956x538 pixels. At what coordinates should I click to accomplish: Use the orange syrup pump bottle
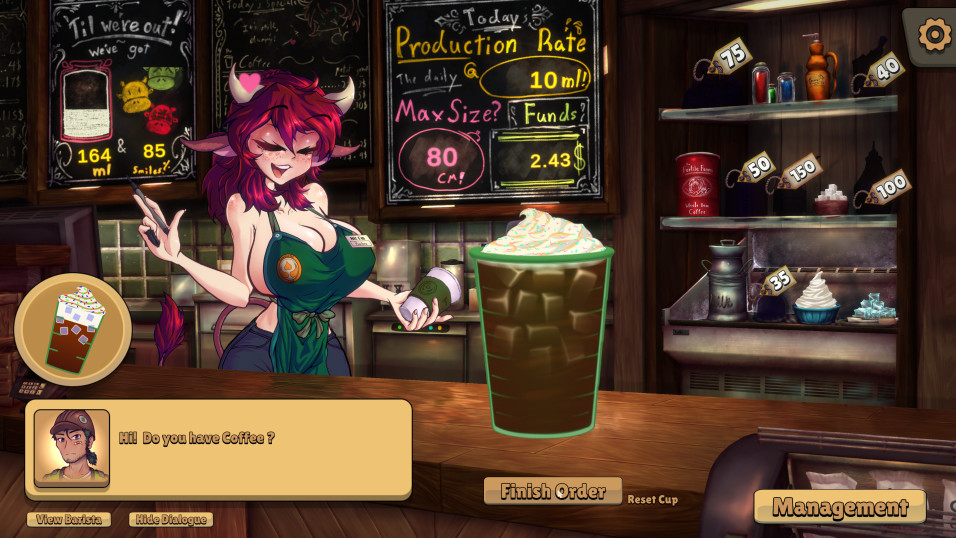[x=820, y=70]
